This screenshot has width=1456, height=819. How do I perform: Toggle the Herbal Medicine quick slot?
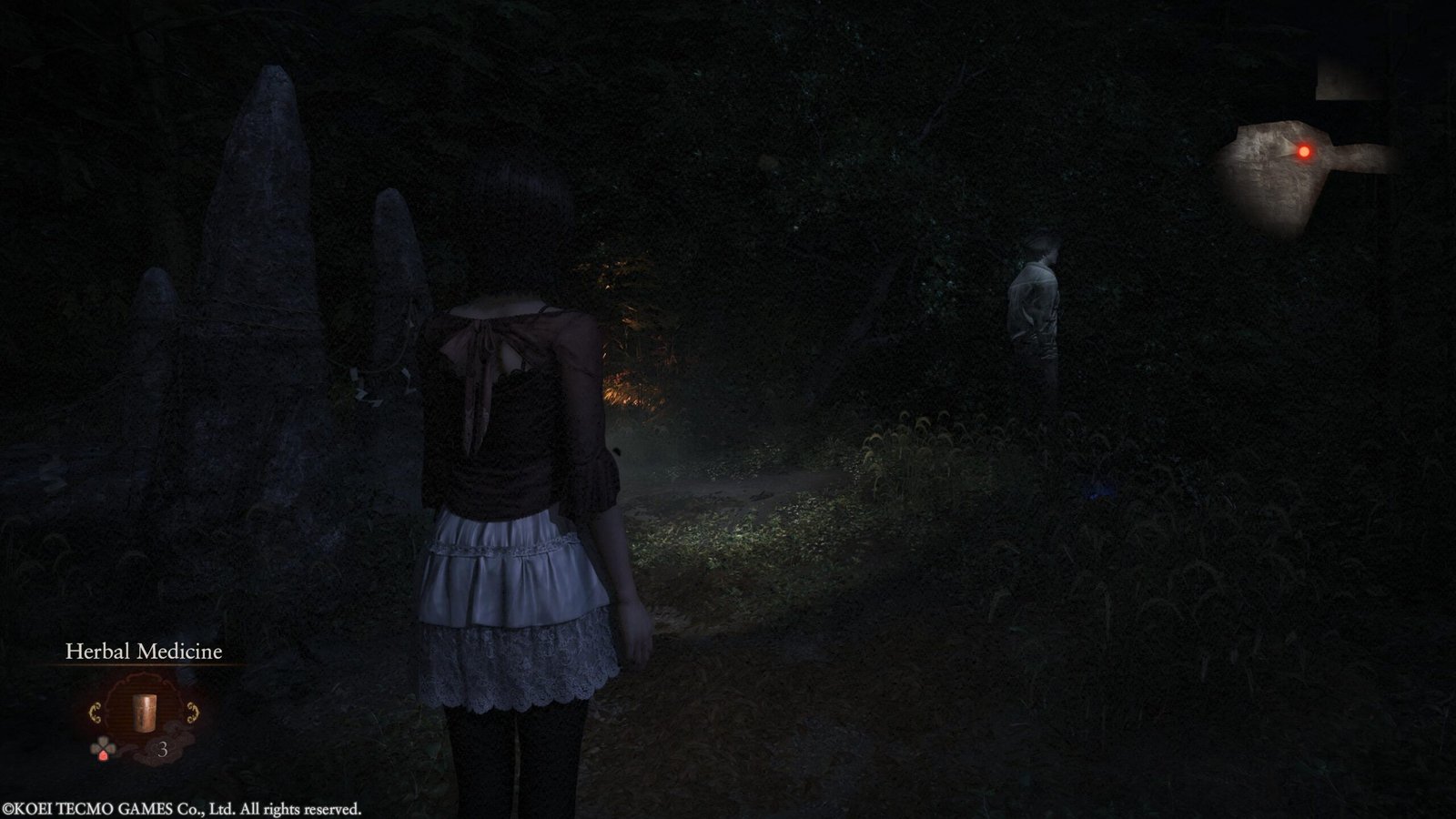tap(145, 713)
